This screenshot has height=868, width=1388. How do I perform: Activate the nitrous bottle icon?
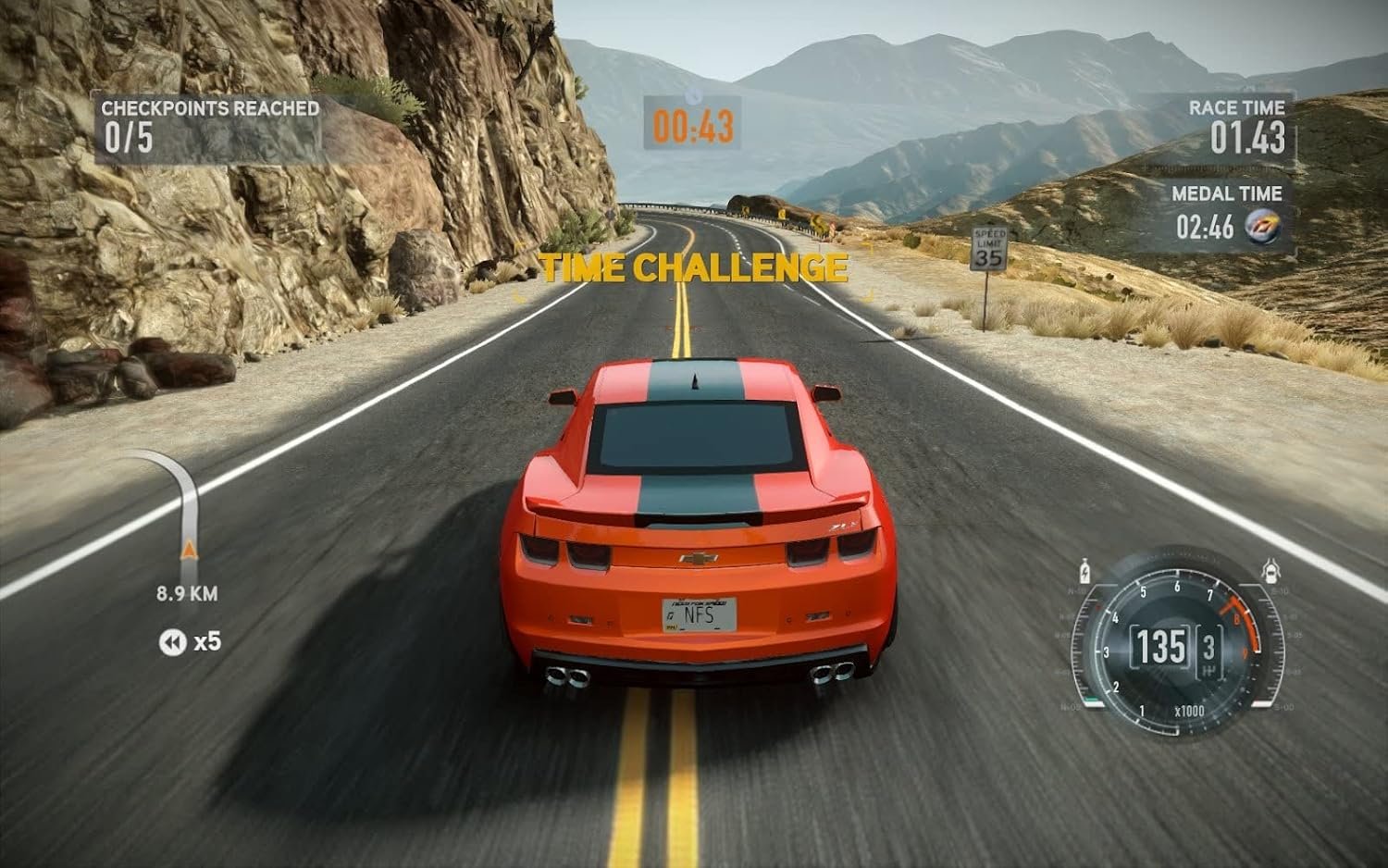[x=1084, y=571]
